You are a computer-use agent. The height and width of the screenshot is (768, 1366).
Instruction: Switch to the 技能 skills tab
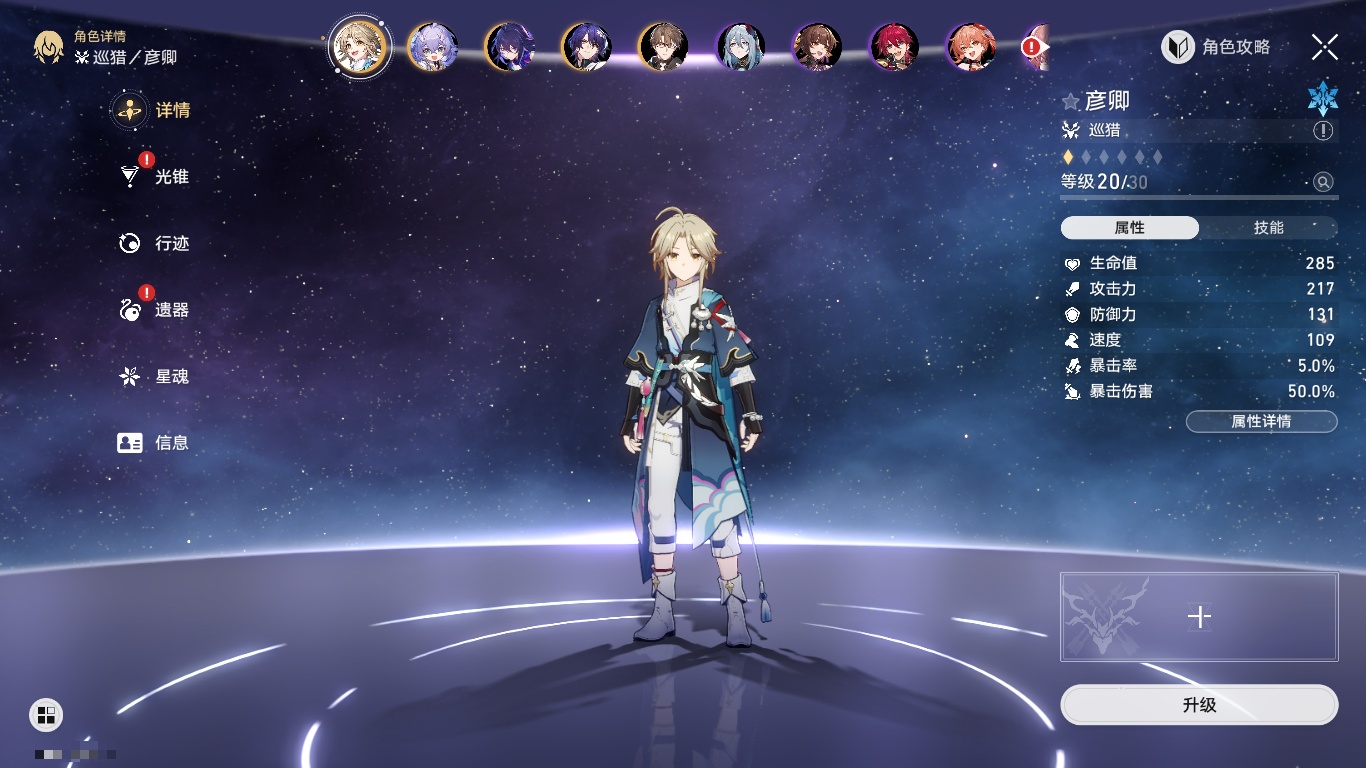(x=1268, y=228)
